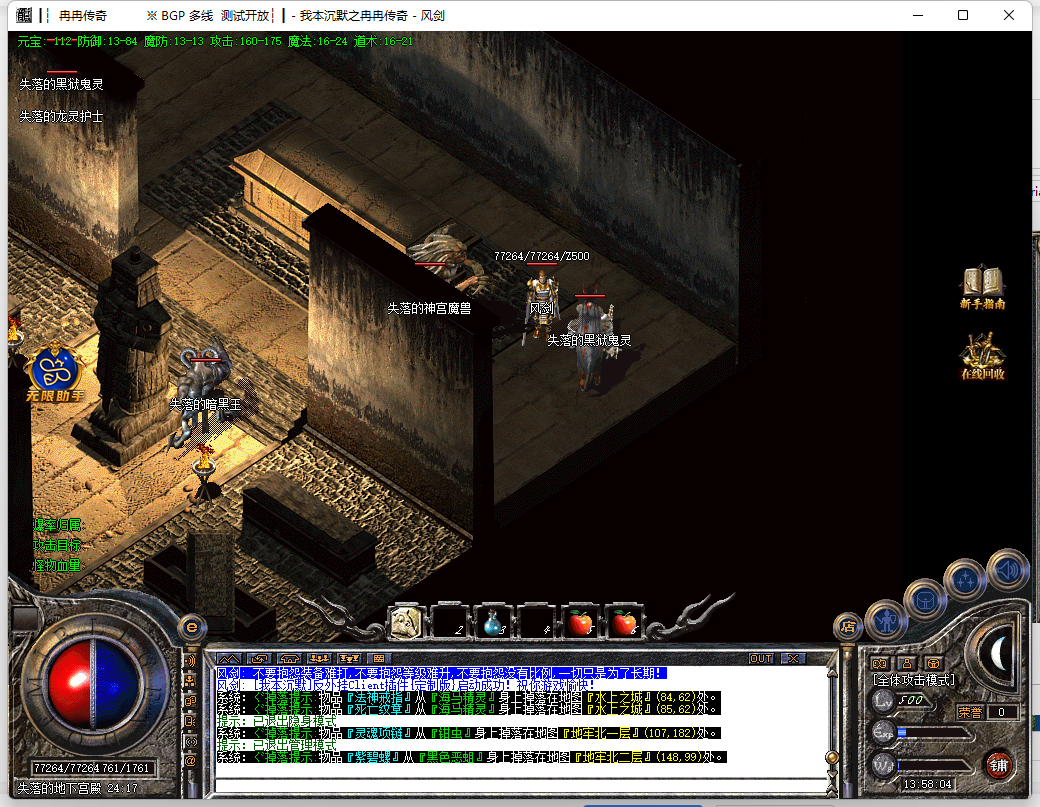
Task: Open the 新手指南 beginner guide book
Action: coord(982,288)
